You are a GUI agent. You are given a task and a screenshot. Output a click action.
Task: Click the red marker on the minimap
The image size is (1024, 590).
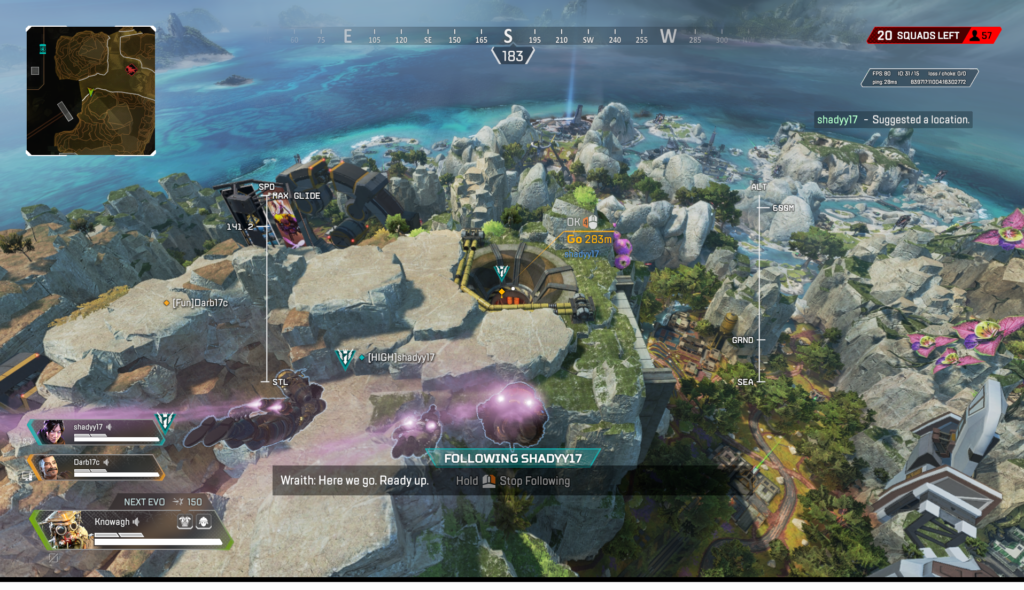pos(131,69)
